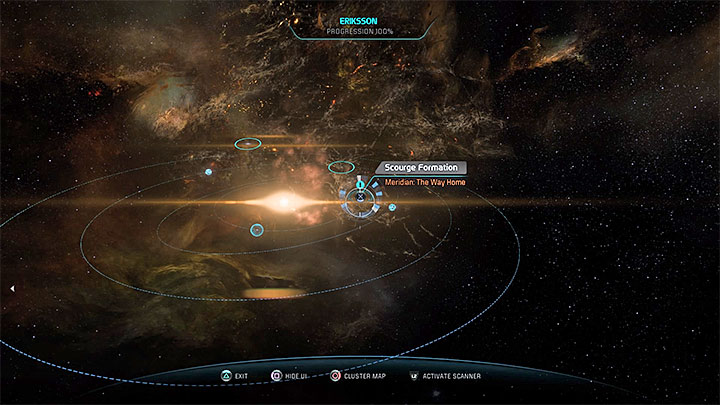Choose the small planet beside the Scourge marker
The width and height of the screenshot is (720, 405).
[392, 207]
